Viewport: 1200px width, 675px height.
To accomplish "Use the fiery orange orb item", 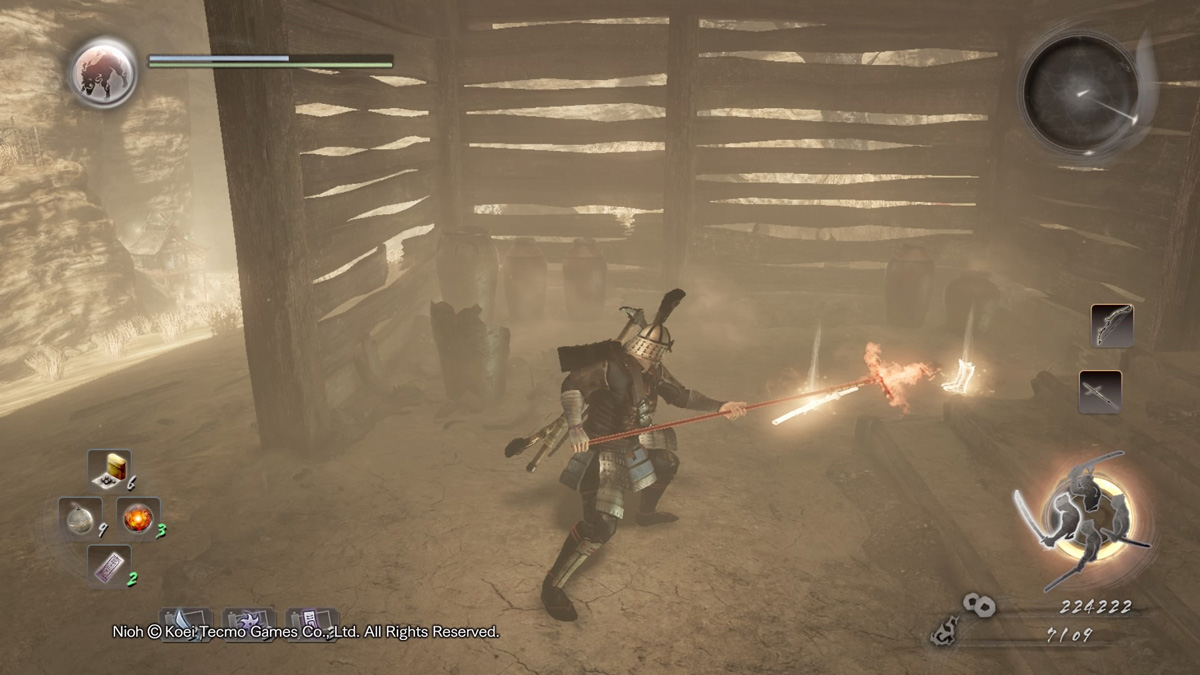I will 138,517.
